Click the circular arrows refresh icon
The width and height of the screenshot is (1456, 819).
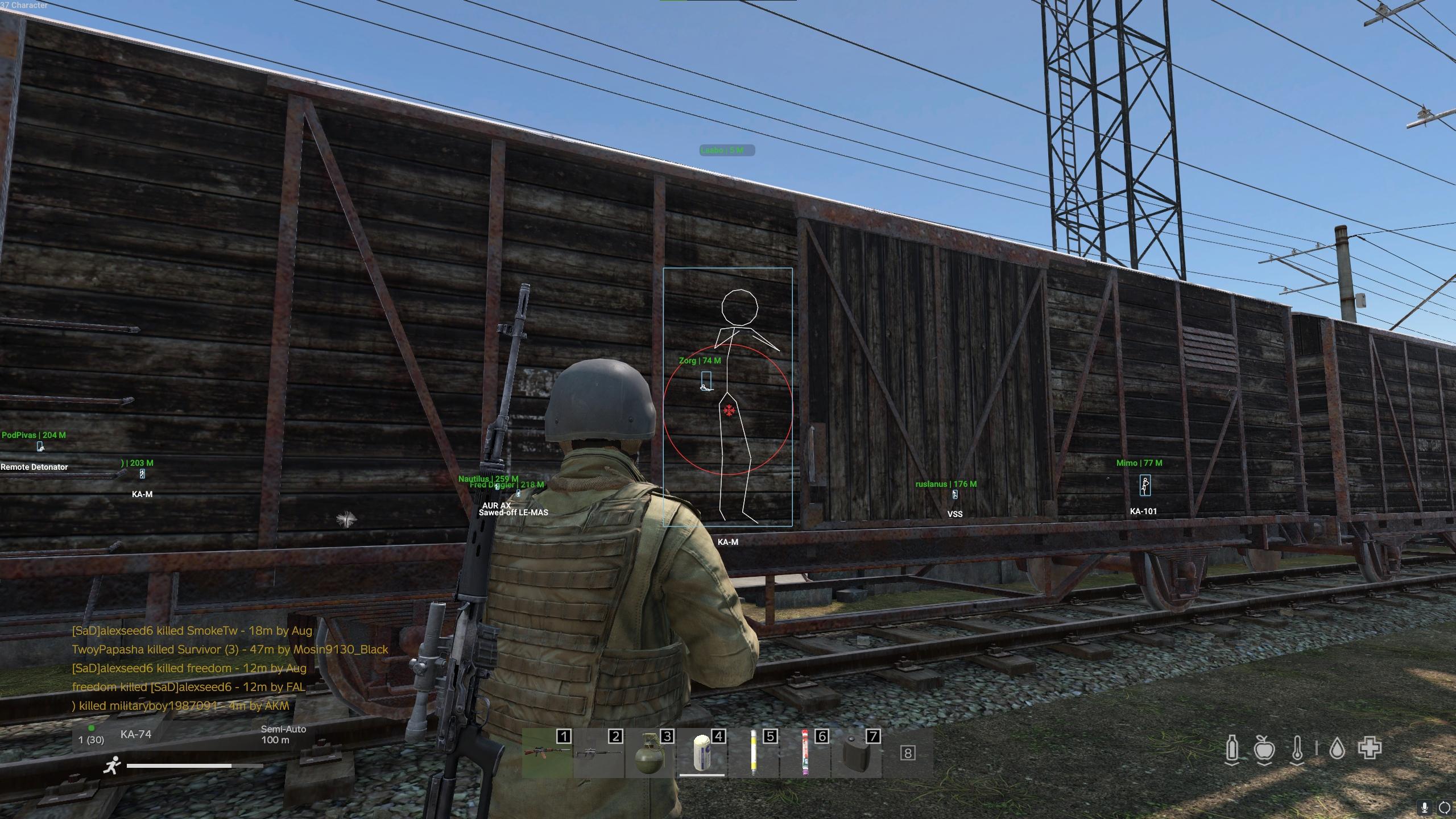coord(1445,807)
